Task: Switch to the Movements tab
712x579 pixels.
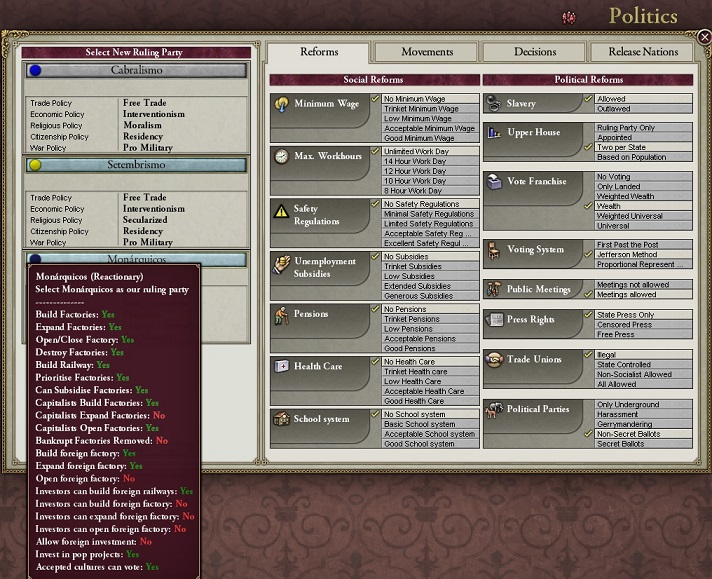Action: [426, 52]
